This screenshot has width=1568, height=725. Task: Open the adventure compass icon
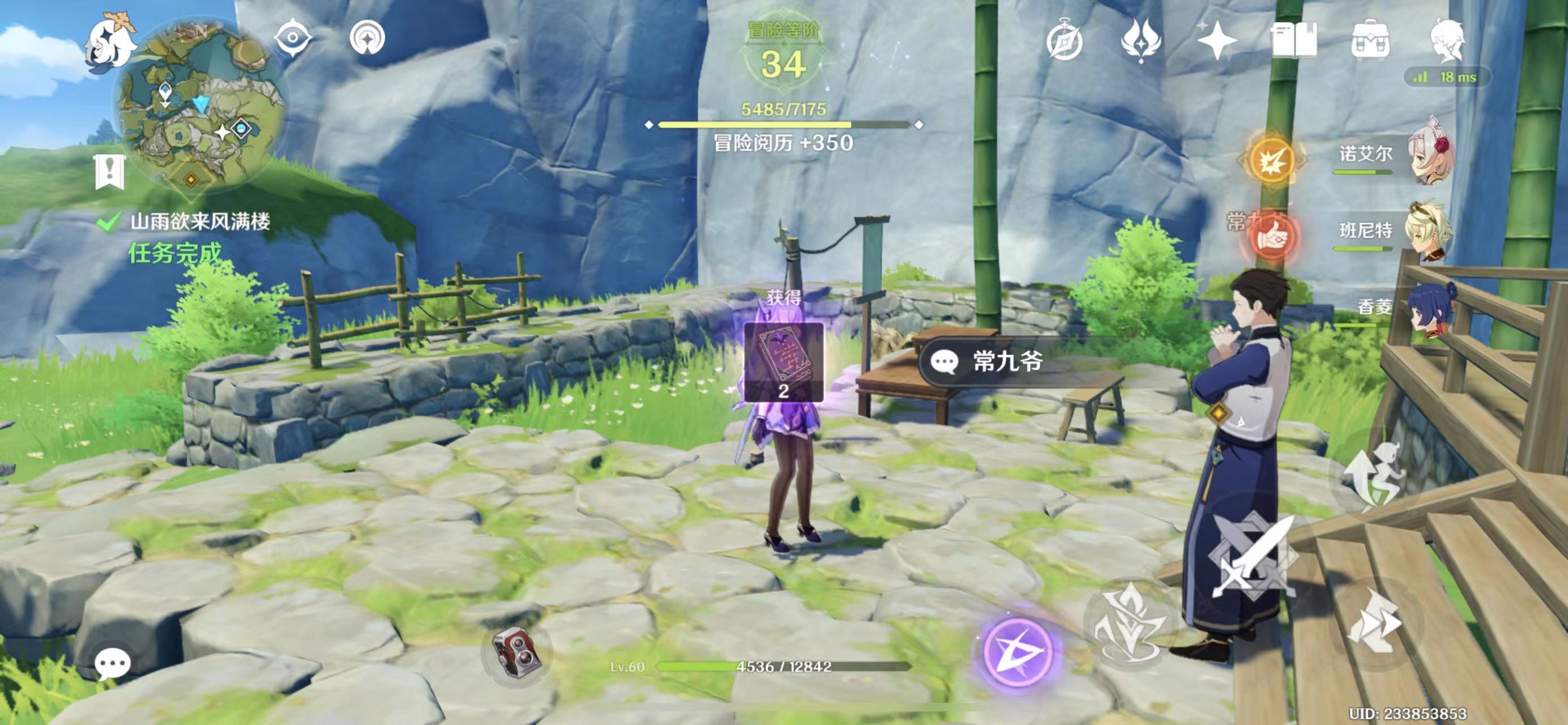[x=1065, y=41]
